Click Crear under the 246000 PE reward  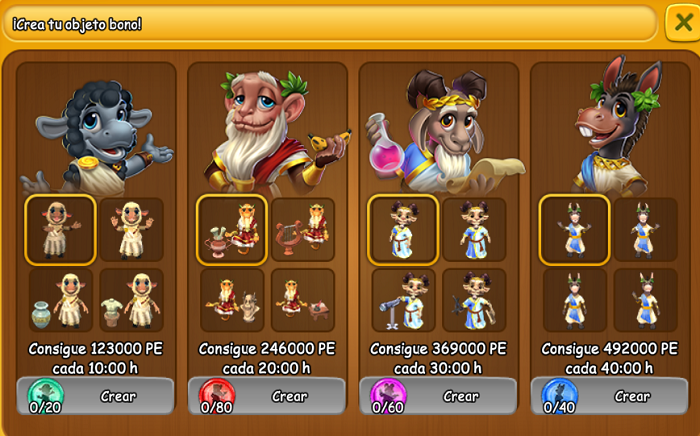point(289,396)
